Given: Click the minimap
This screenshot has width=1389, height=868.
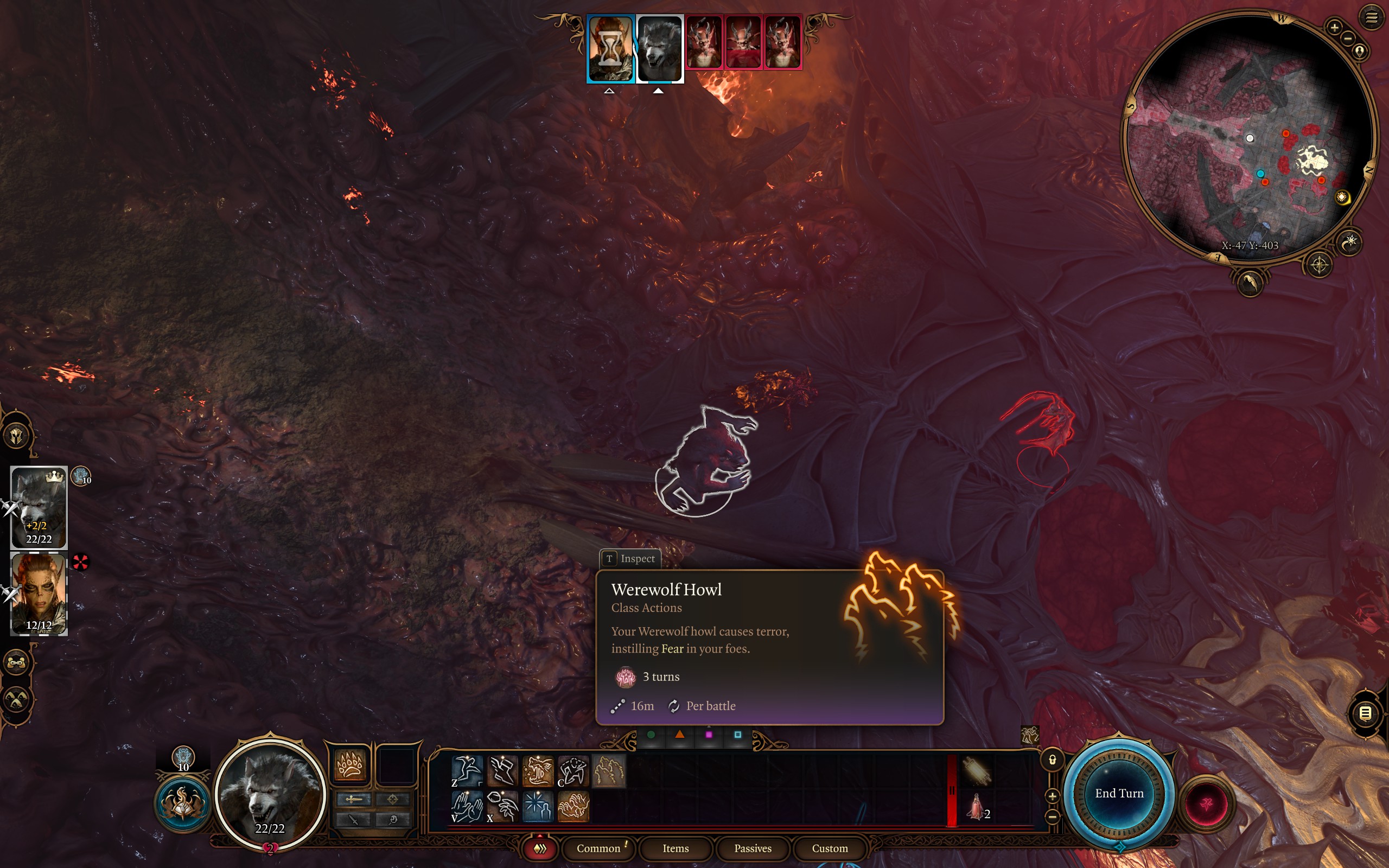Looking at the screenshot, I should pyautogui.click(x=1249, y=138).
